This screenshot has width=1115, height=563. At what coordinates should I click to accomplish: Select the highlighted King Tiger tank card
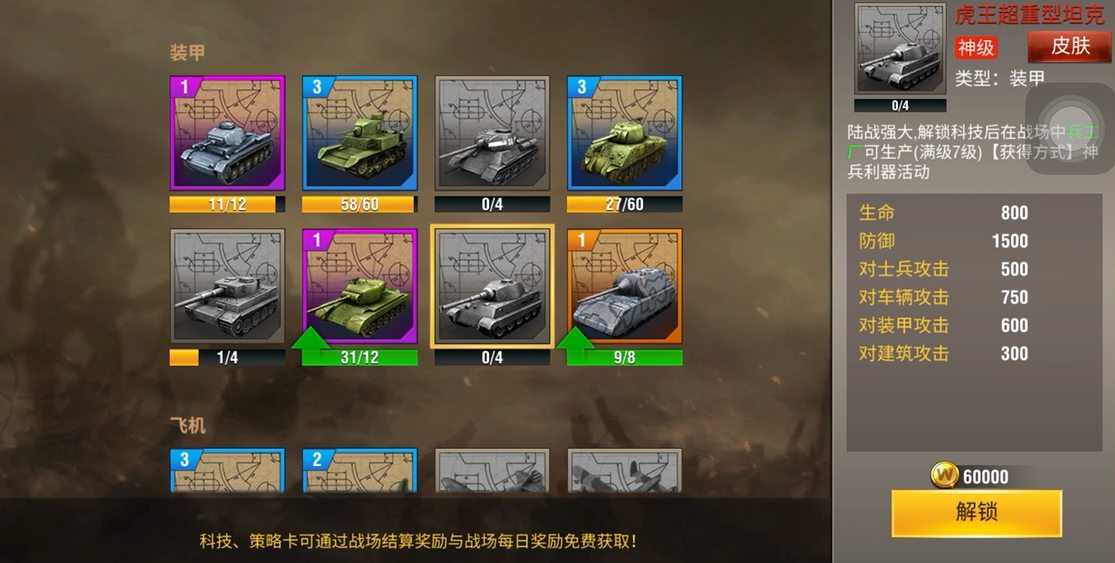(491, 286)
